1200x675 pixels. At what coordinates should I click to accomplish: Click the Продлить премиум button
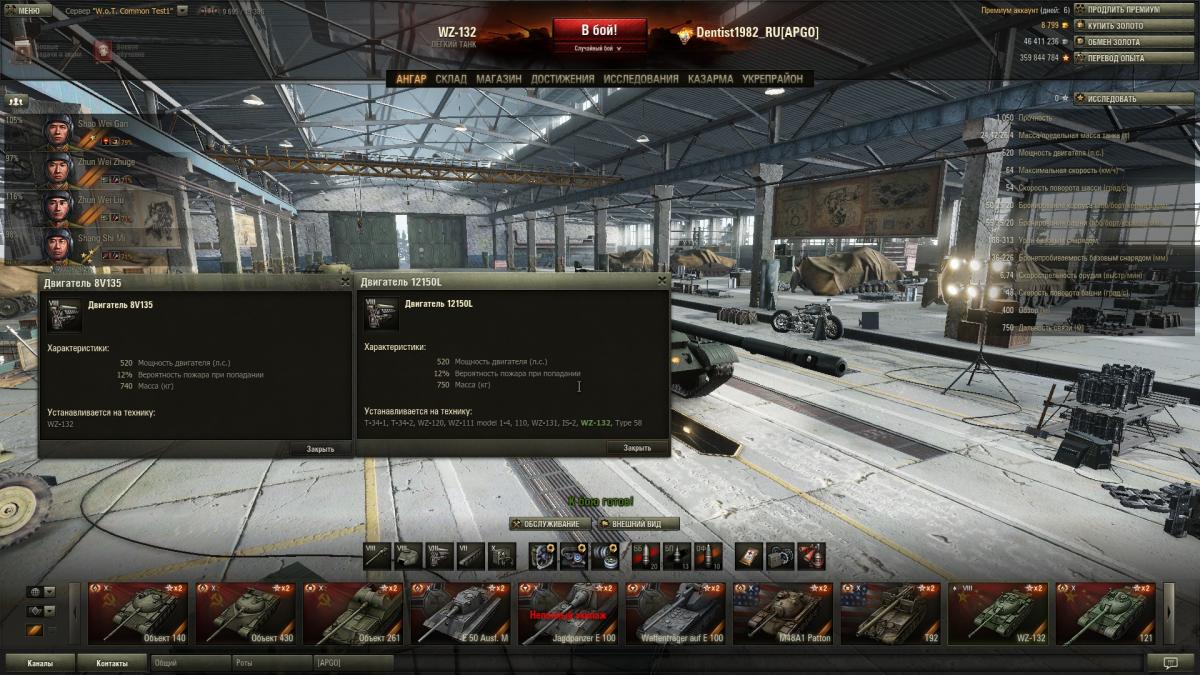pyautogui.click(x=1121, y=10)
